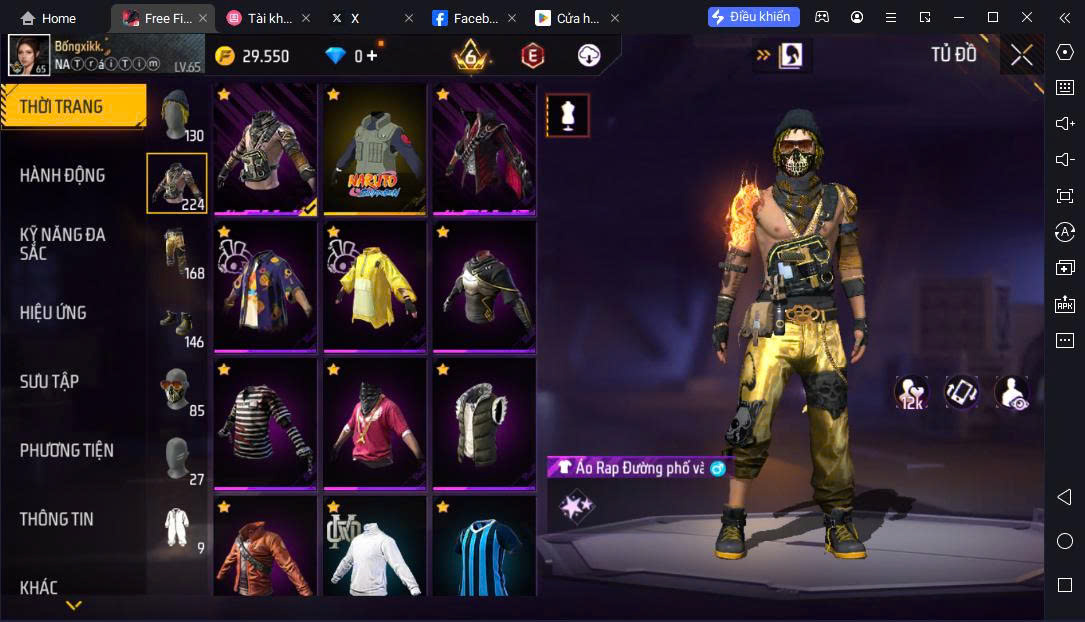Select the orange leather jacket
The image size is (1085, 622).
click(x=265, y=550)
